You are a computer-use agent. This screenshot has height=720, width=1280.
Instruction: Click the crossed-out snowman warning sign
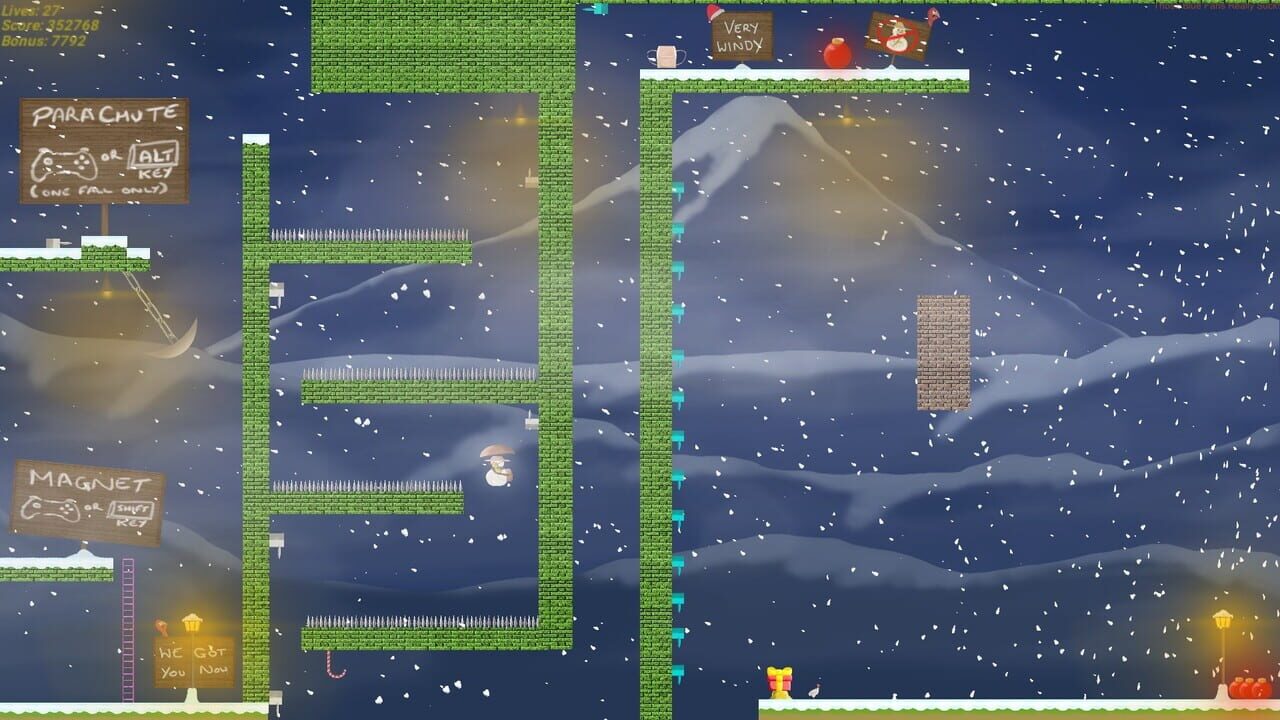pyautogui.click(x=896, y=33)
